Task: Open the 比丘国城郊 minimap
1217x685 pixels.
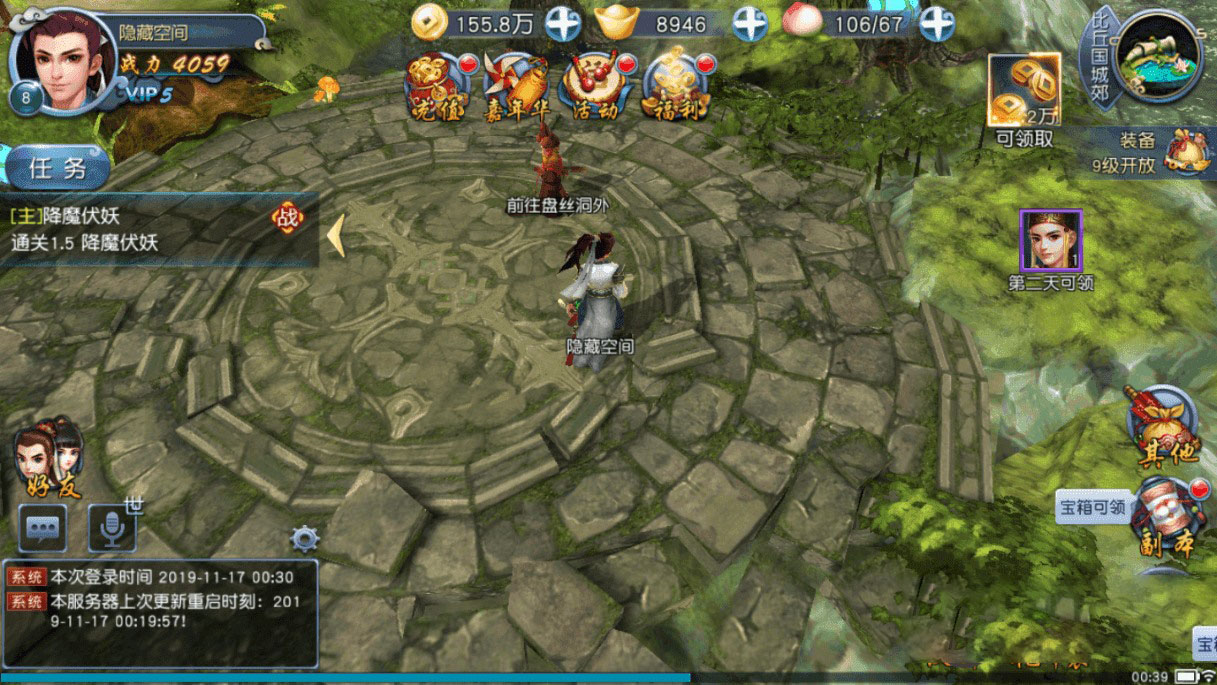Action: pyautogui.click(x=1158, y=57)
